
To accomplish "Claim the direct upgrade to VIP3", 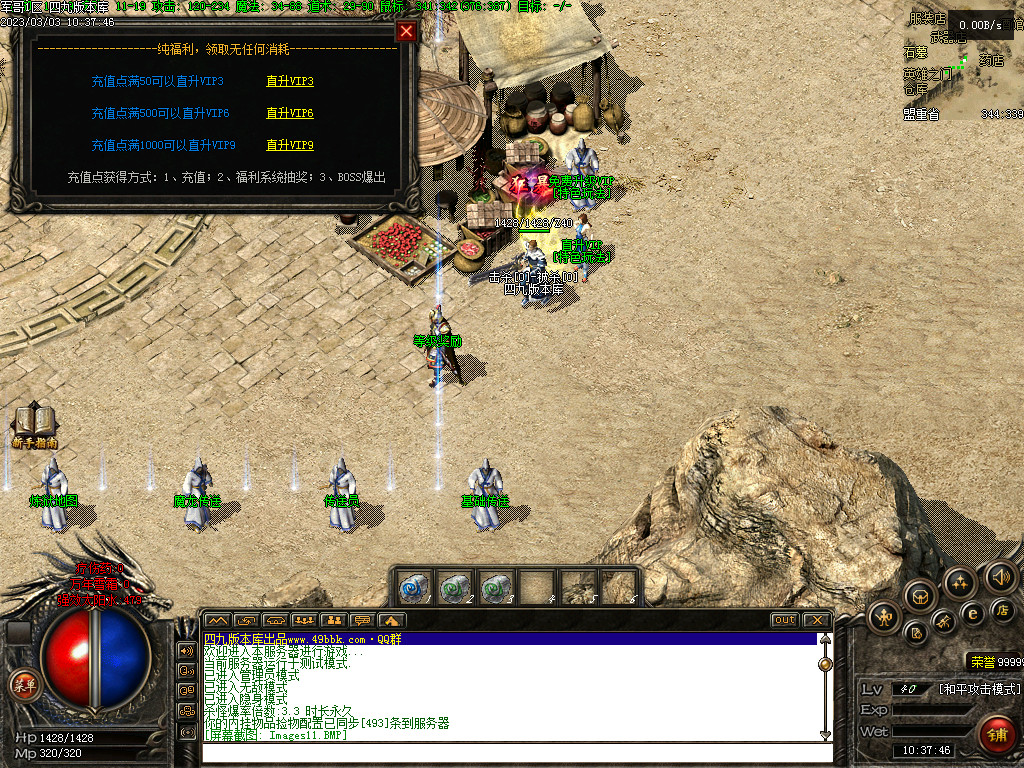I will (290, 82).
